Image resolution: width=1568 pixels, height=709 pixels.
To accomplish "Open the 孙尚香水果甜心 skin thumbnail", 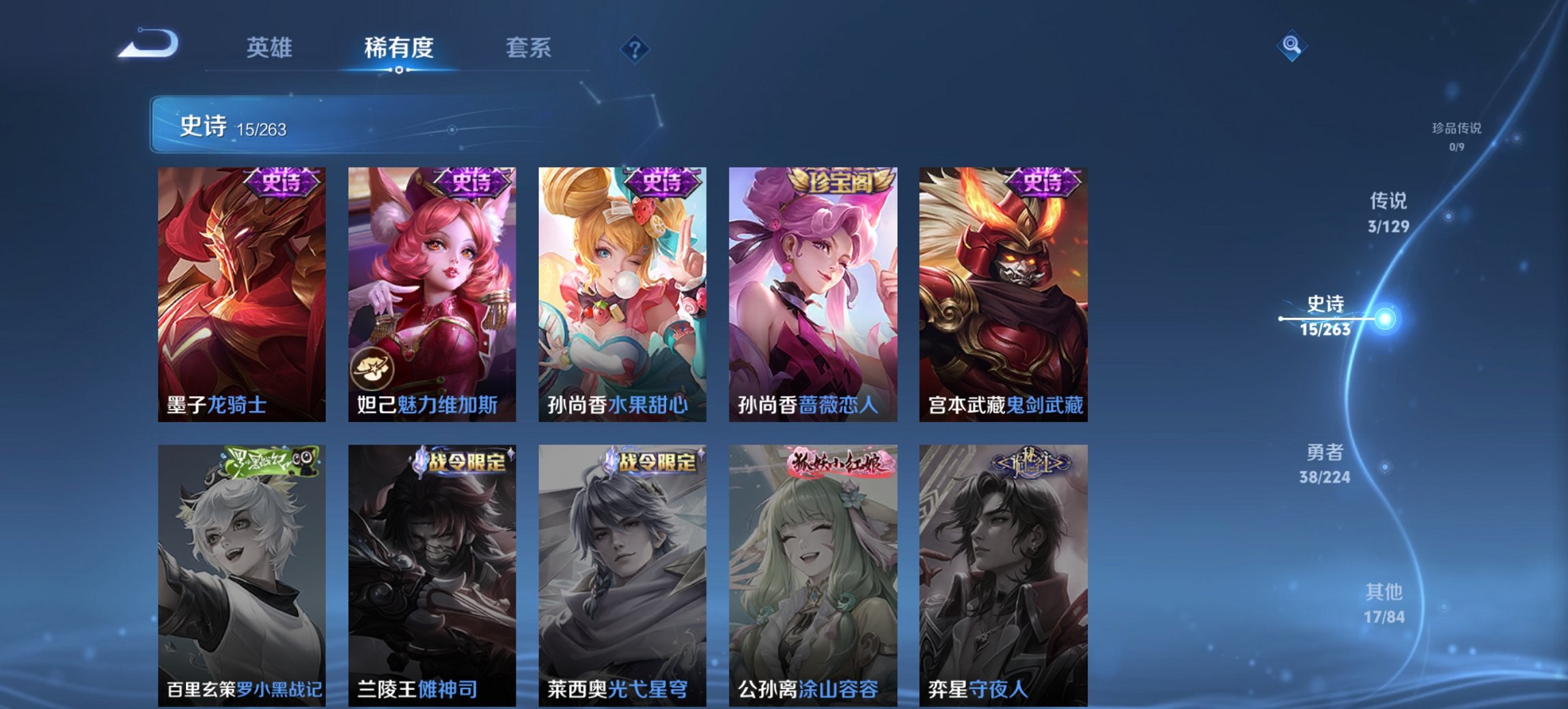I will click(x=620, y=287).
